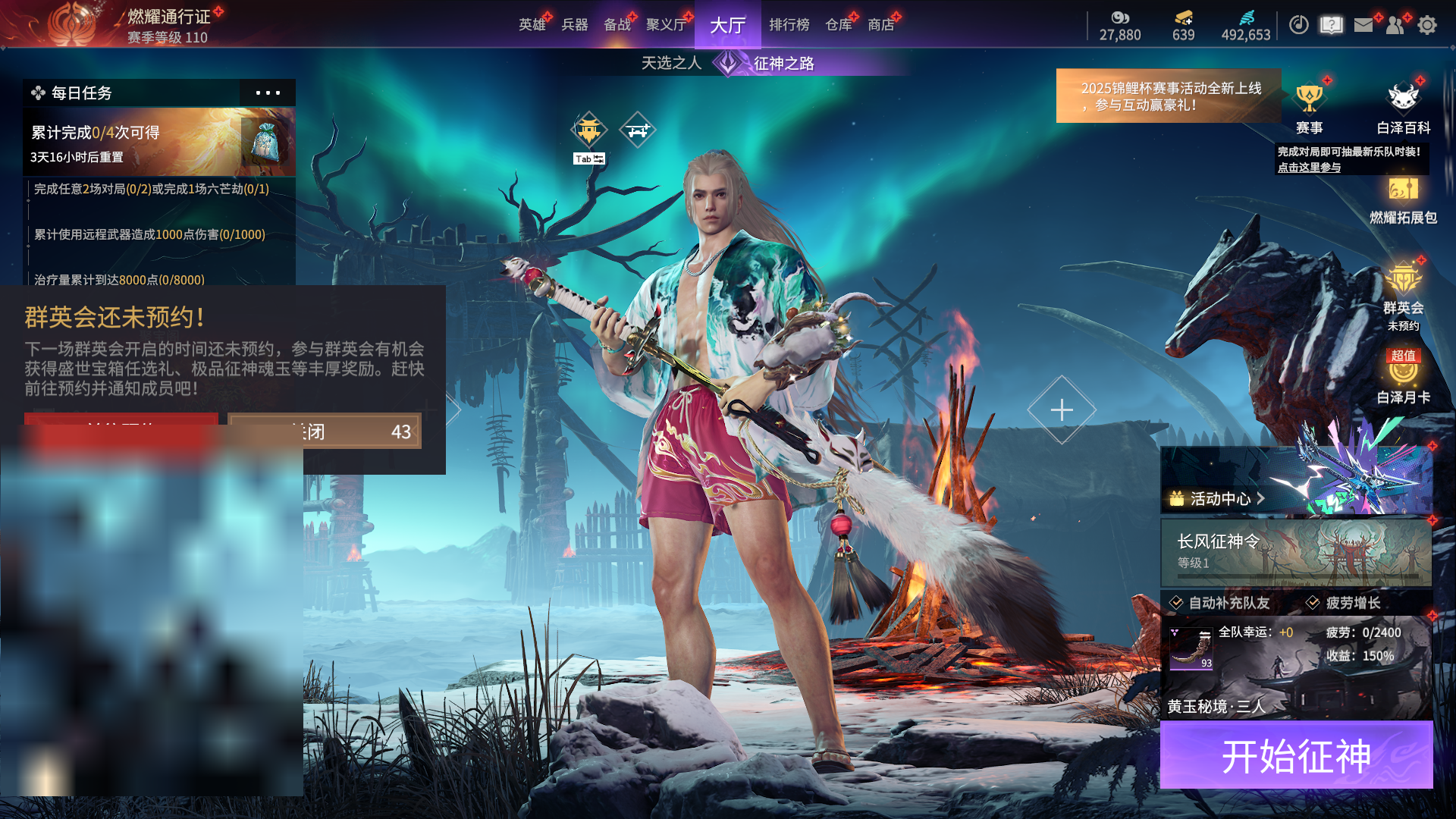Viewport: 1456px width, 819px height.
Task: Check the mail envelope icon
Action: click(1363, 25)
